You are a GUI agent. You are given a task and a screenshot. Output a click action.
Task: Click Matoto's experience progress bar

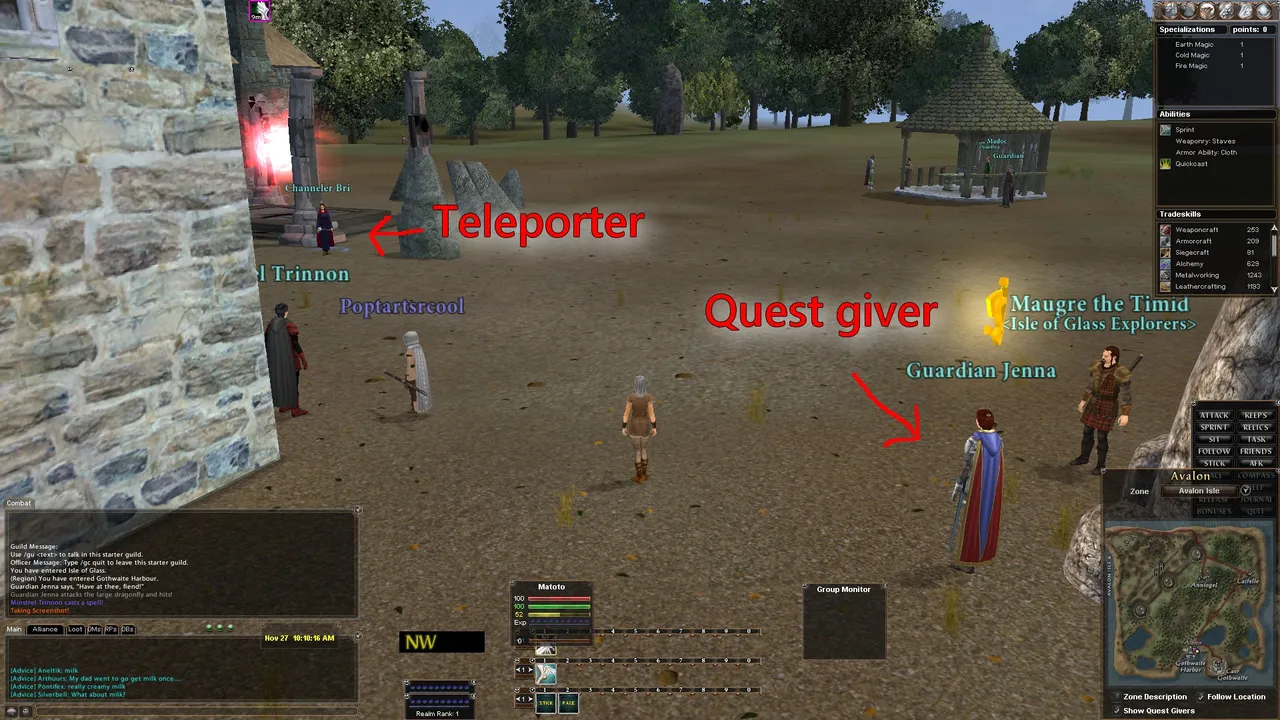coord(560,621)
